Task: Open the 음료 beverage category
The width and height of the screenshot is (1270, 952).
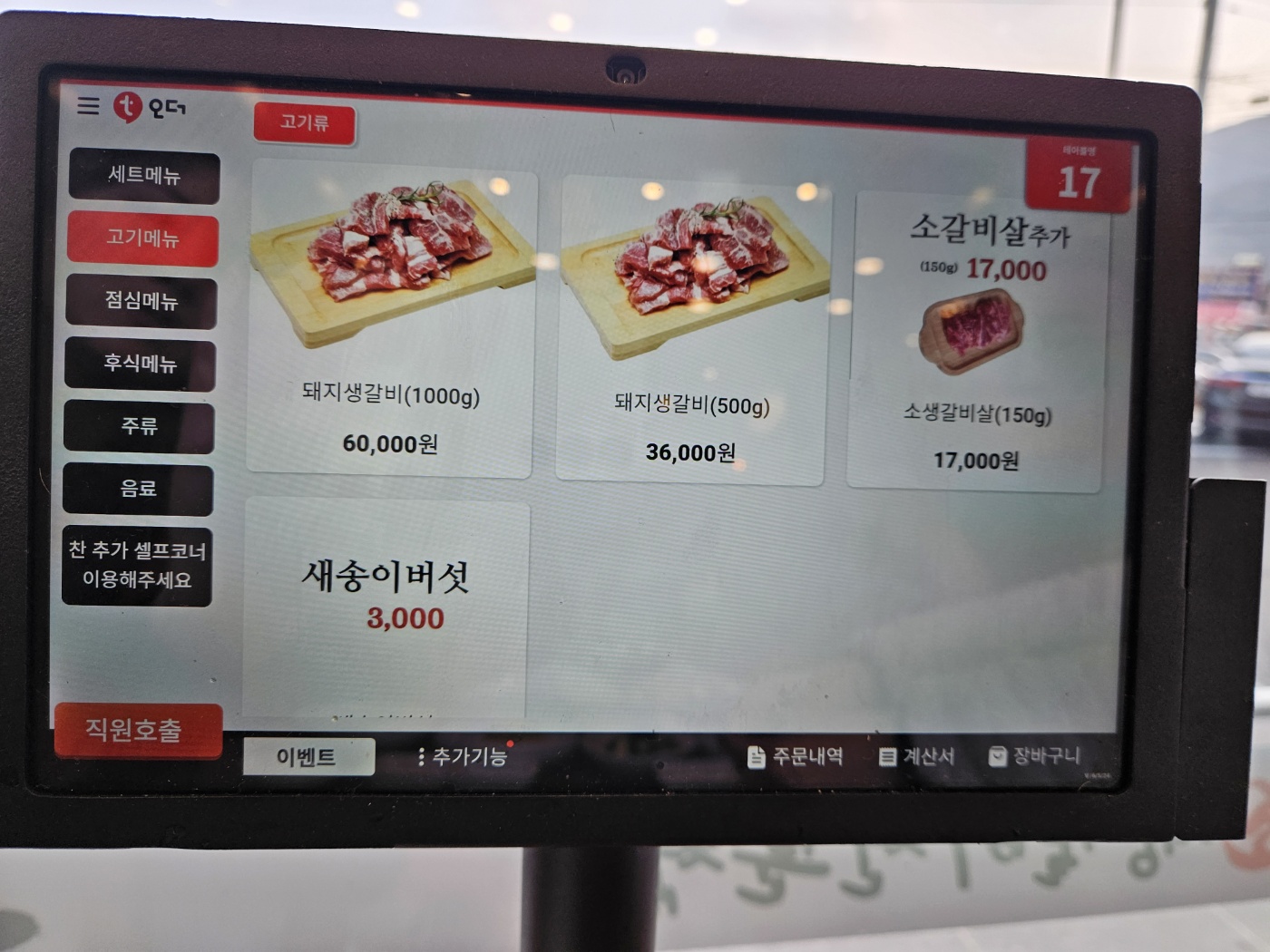Action: point(137,490)
